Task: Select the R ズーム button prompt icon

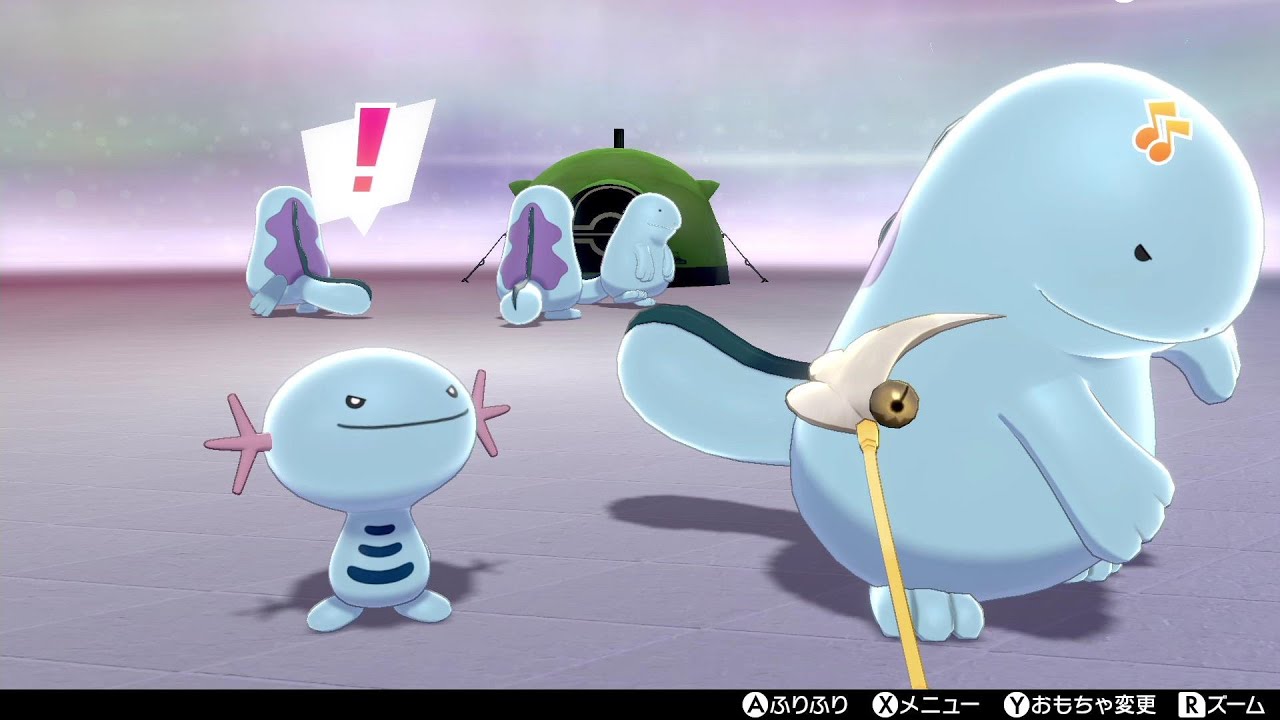Action: [1192, 704]
